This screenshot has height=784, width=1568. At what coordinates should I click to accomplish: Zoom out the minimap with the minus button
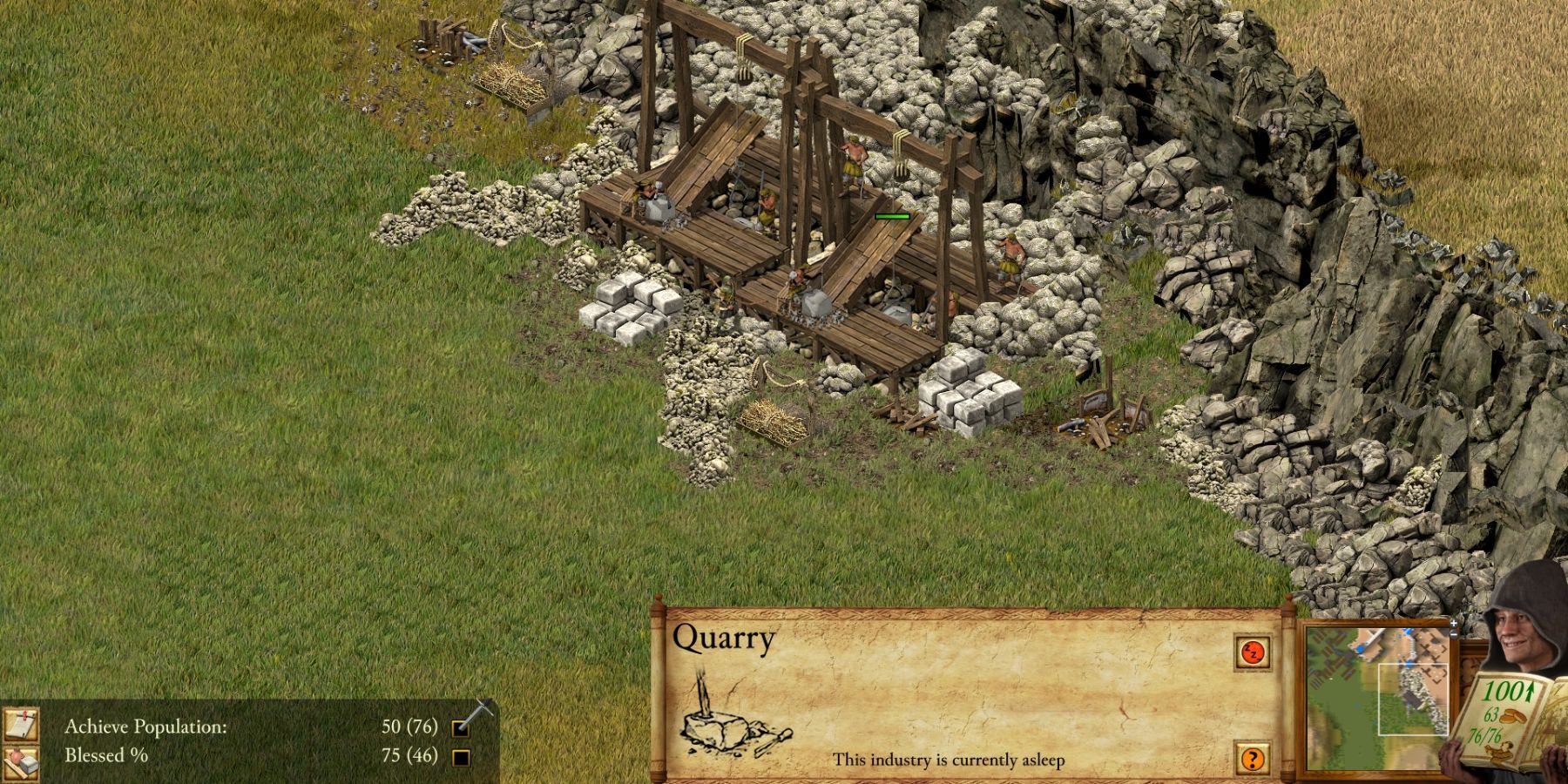[x=1453, y=634]
